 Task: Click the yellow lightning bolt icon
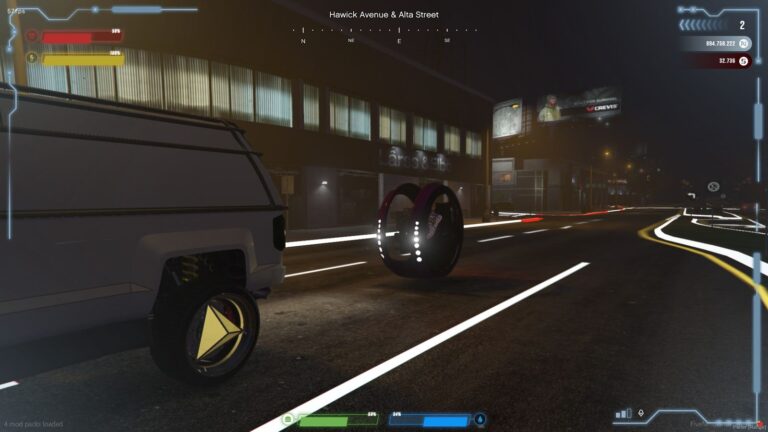click(x=31, y=58)
